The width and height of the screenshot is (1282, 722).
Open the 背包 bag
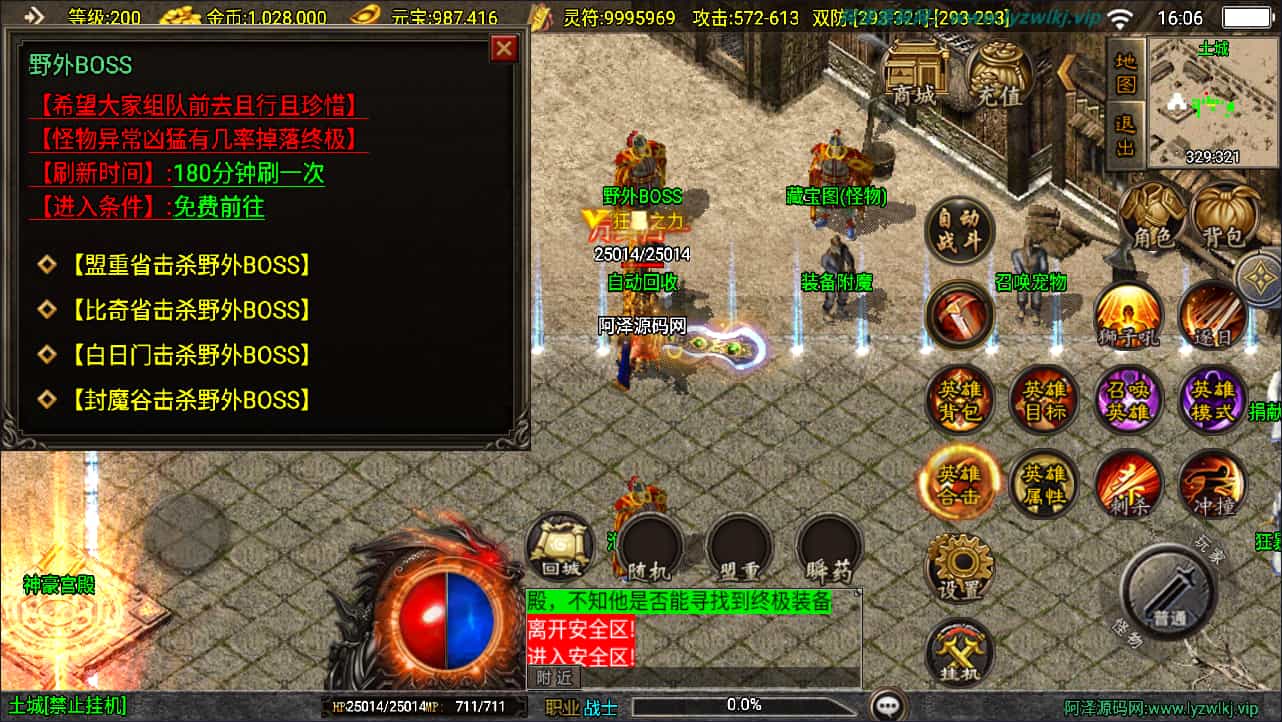point(1225,216)
